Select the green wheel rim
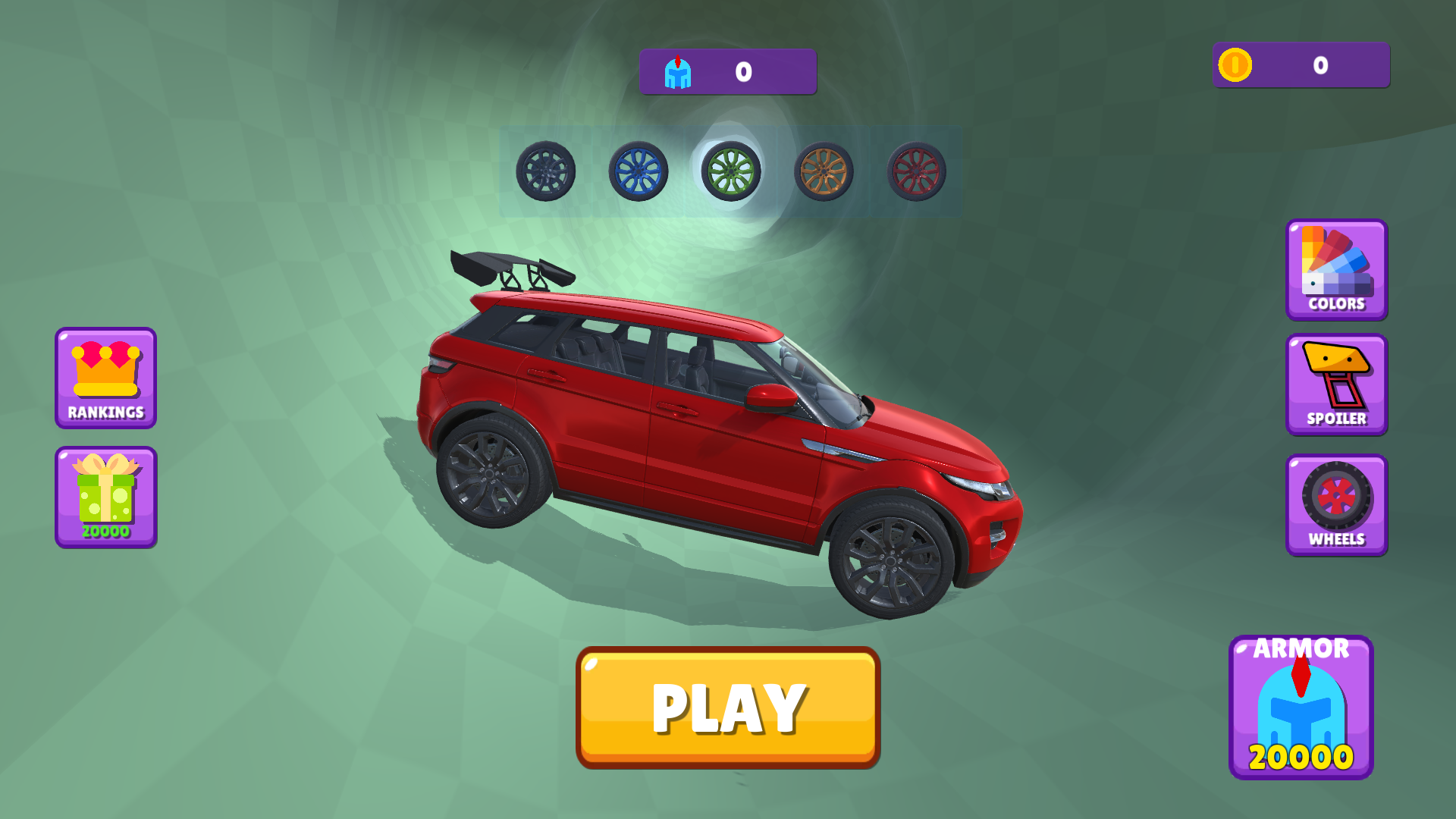This screenshot has width=1456, height=819. click(730, 173)
